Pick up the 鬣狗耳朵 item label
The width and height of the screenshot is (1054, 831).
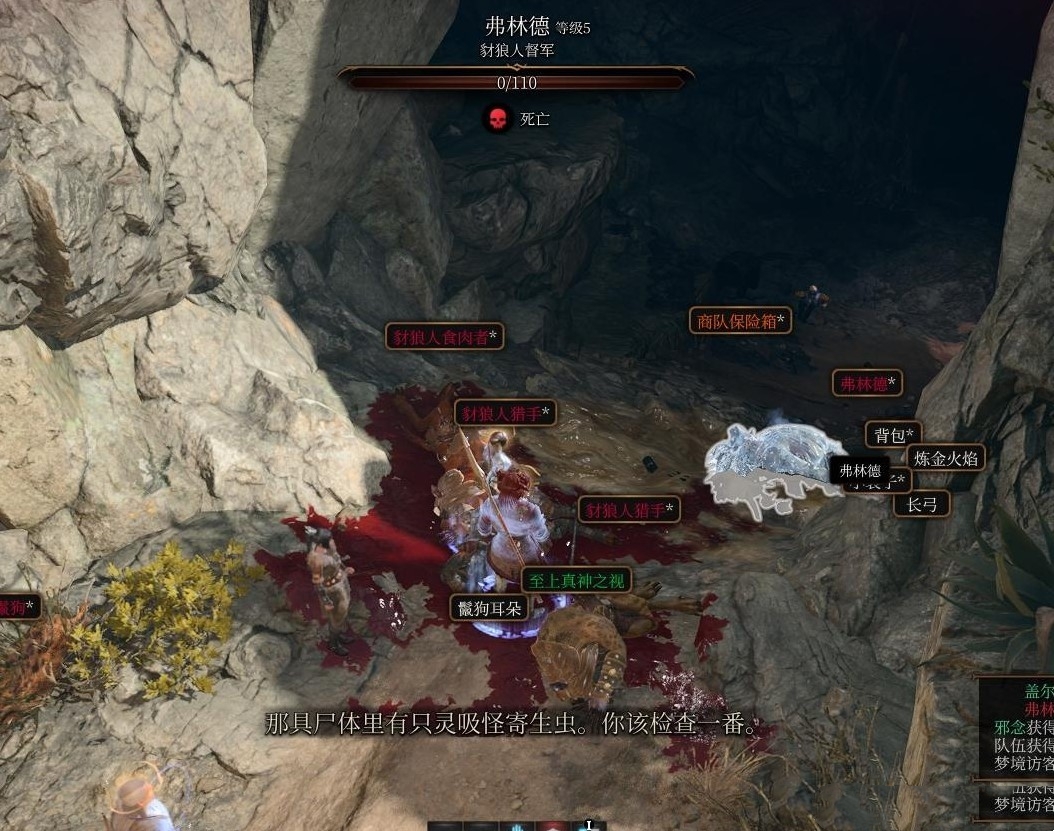click(x=489, y=607)
